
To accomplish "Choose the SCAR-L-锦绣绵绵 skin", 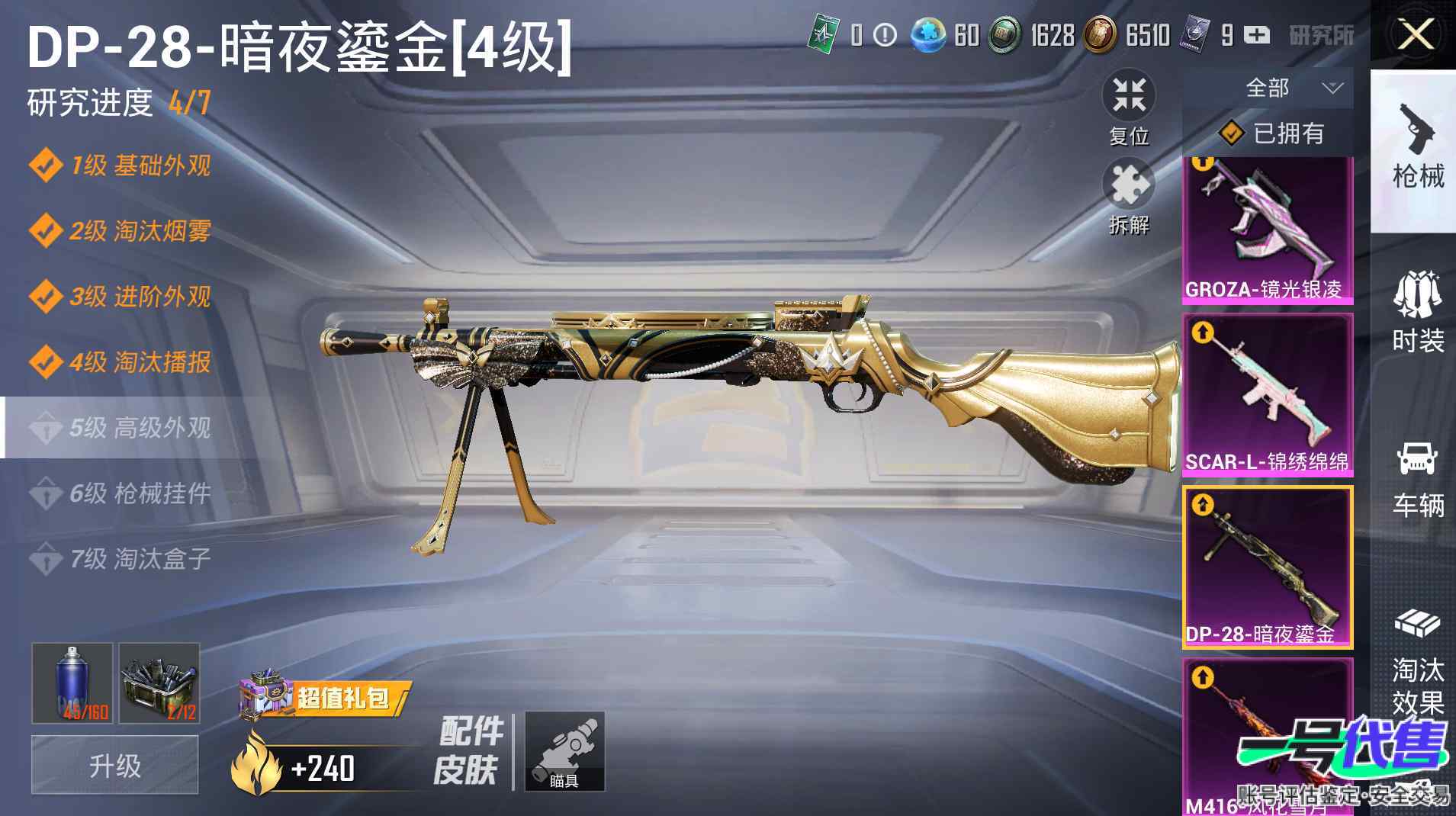I will click(1268, 395).
